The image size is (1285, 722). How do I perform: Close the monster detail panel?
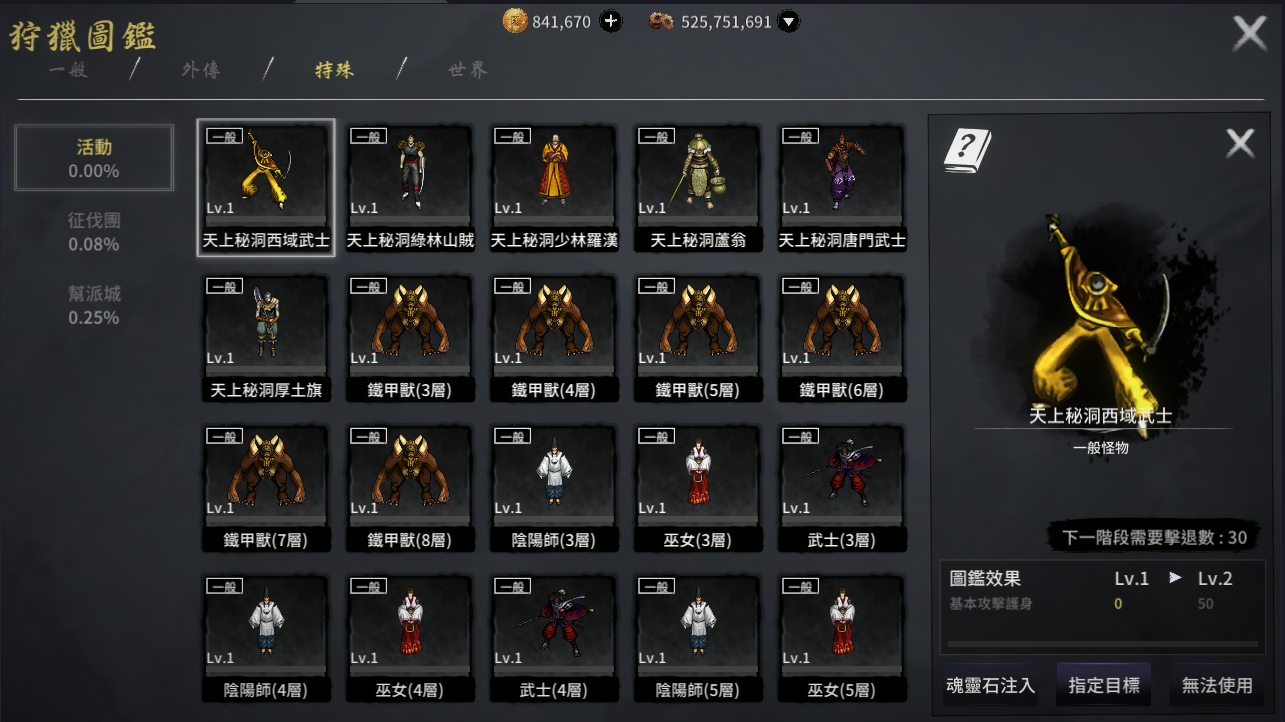coord(1240,144)
